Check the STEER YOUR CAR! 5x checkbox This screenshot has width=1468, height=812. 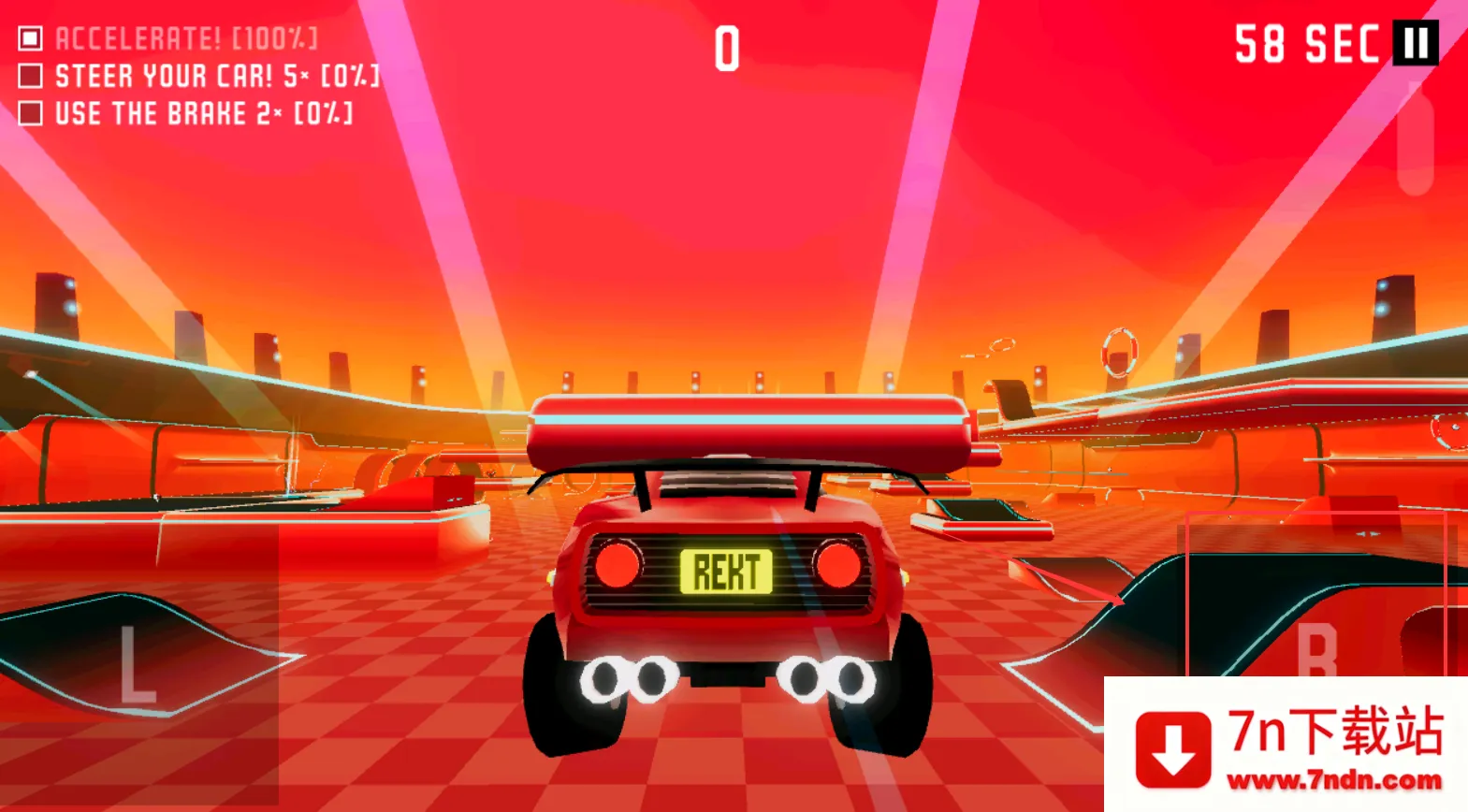(x=31, y=76)
